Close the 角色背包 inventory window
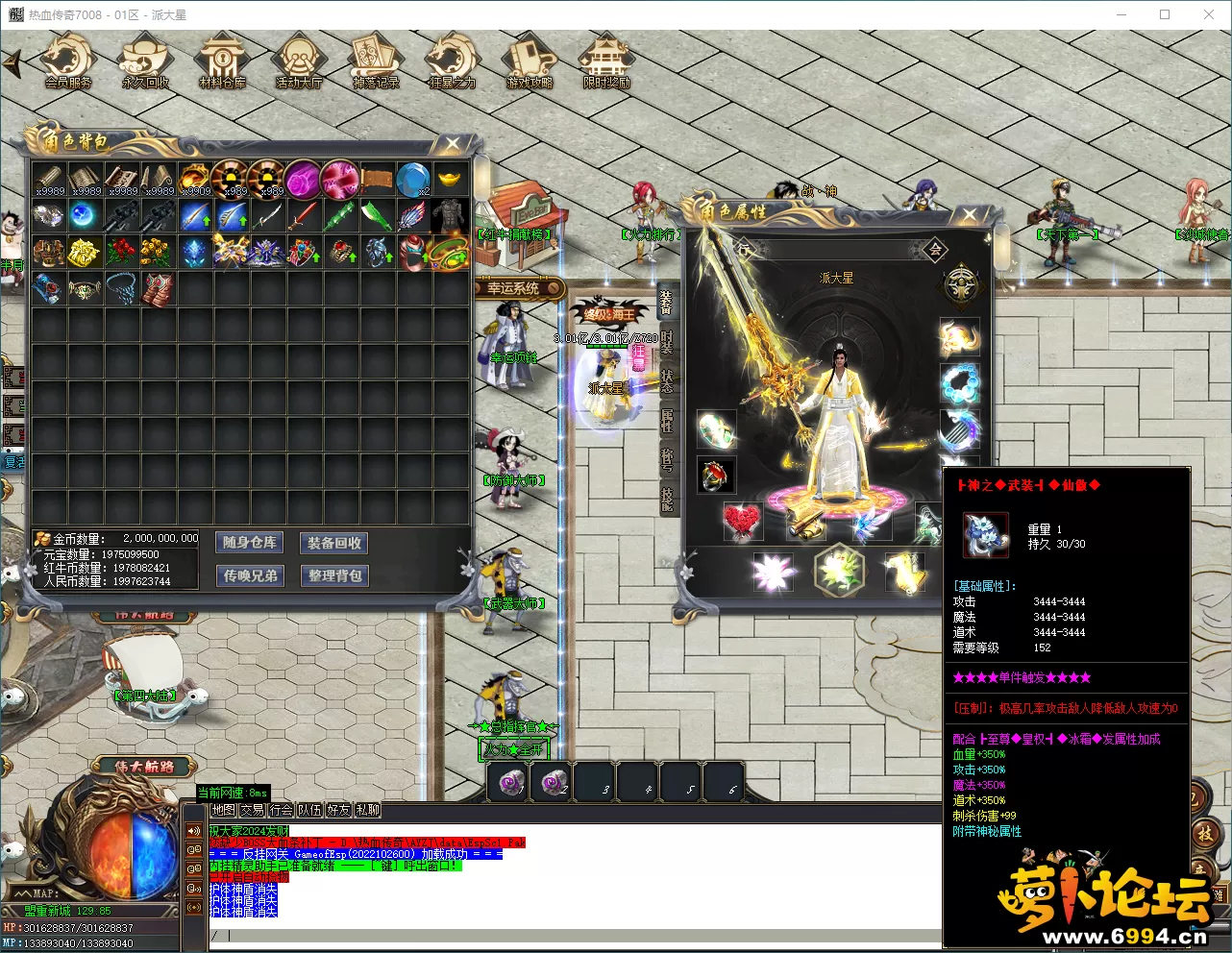This screenshot has height=953, width=1232. click(452, 144)
